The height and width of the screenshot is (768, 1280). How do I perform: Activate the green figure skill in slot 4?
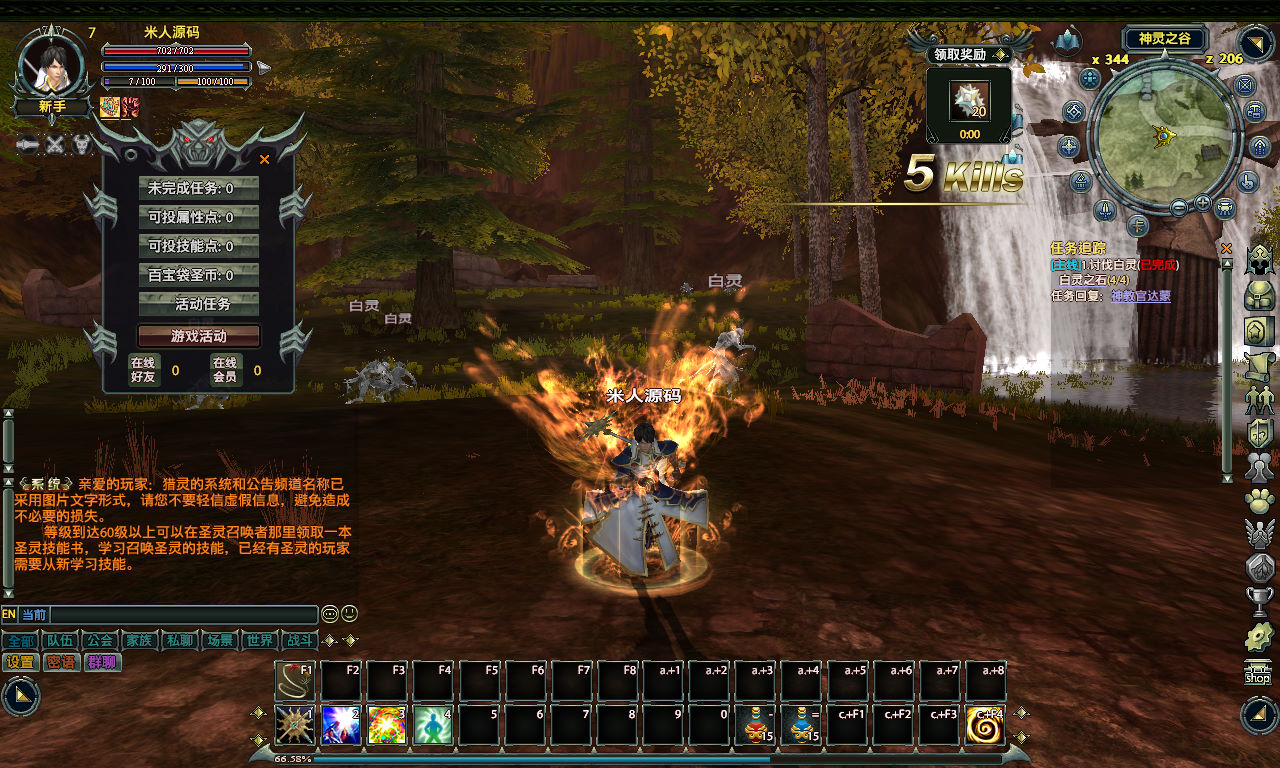tap(434, 725)
